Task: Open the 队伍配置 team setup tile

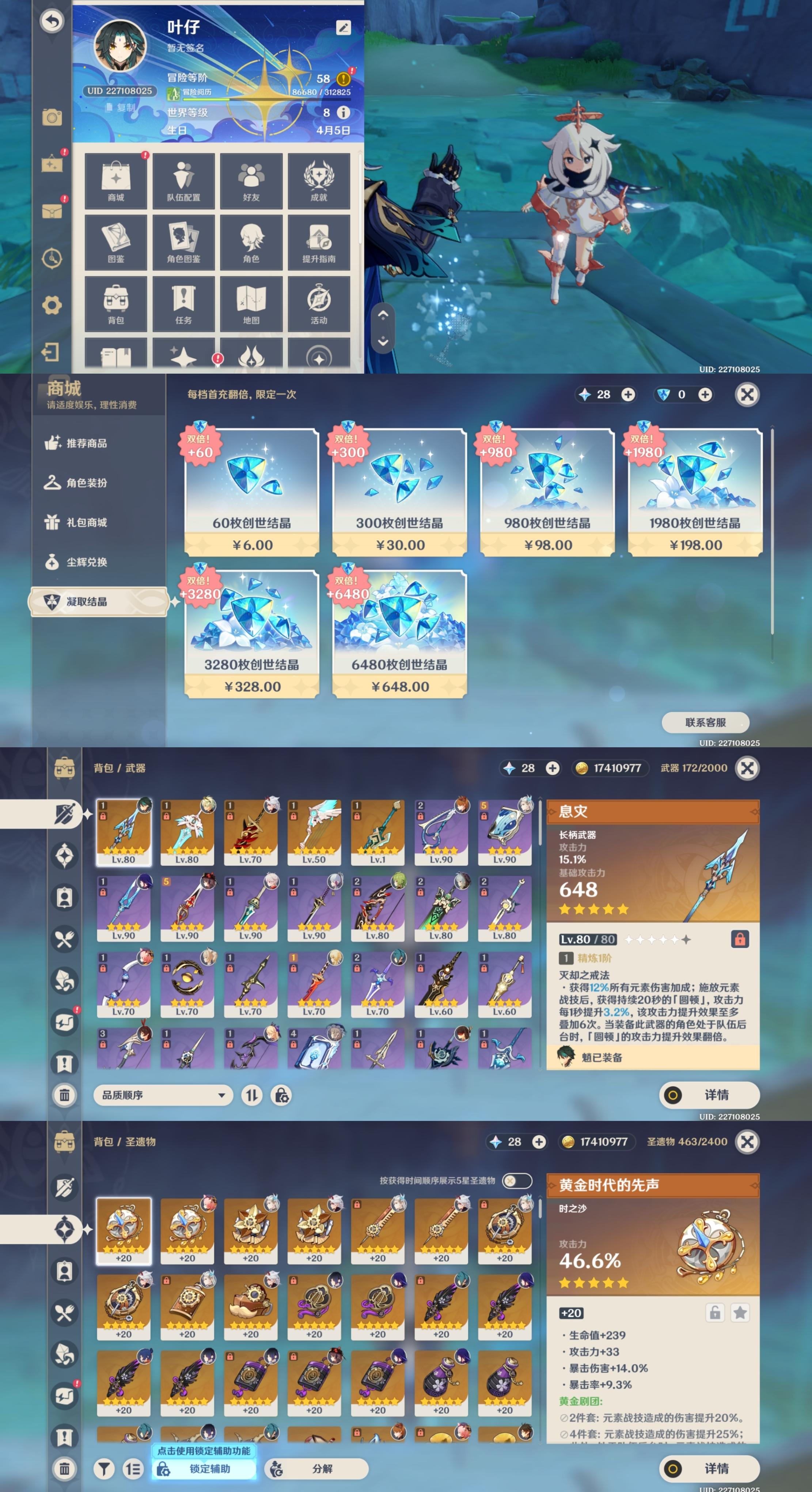Action: (183, 181)
